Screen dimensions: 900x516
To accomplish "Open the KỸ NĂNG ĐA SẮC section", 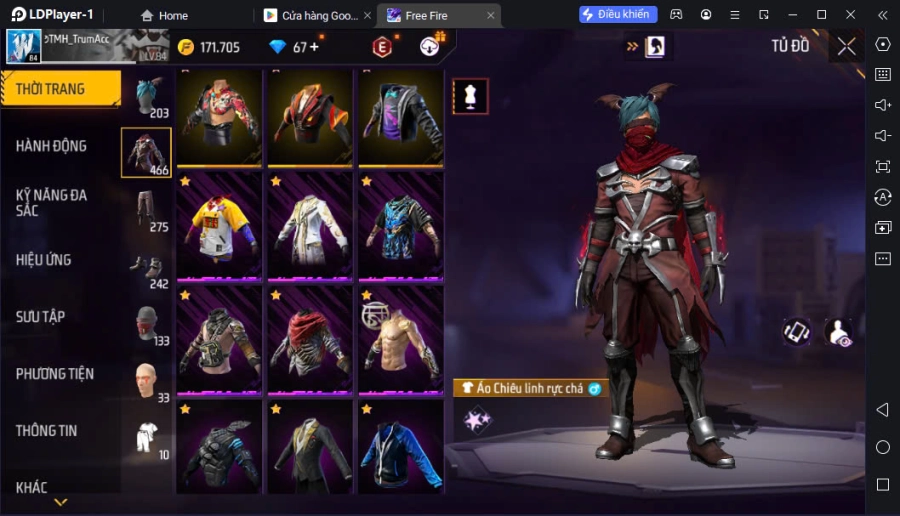I will 52,202.
